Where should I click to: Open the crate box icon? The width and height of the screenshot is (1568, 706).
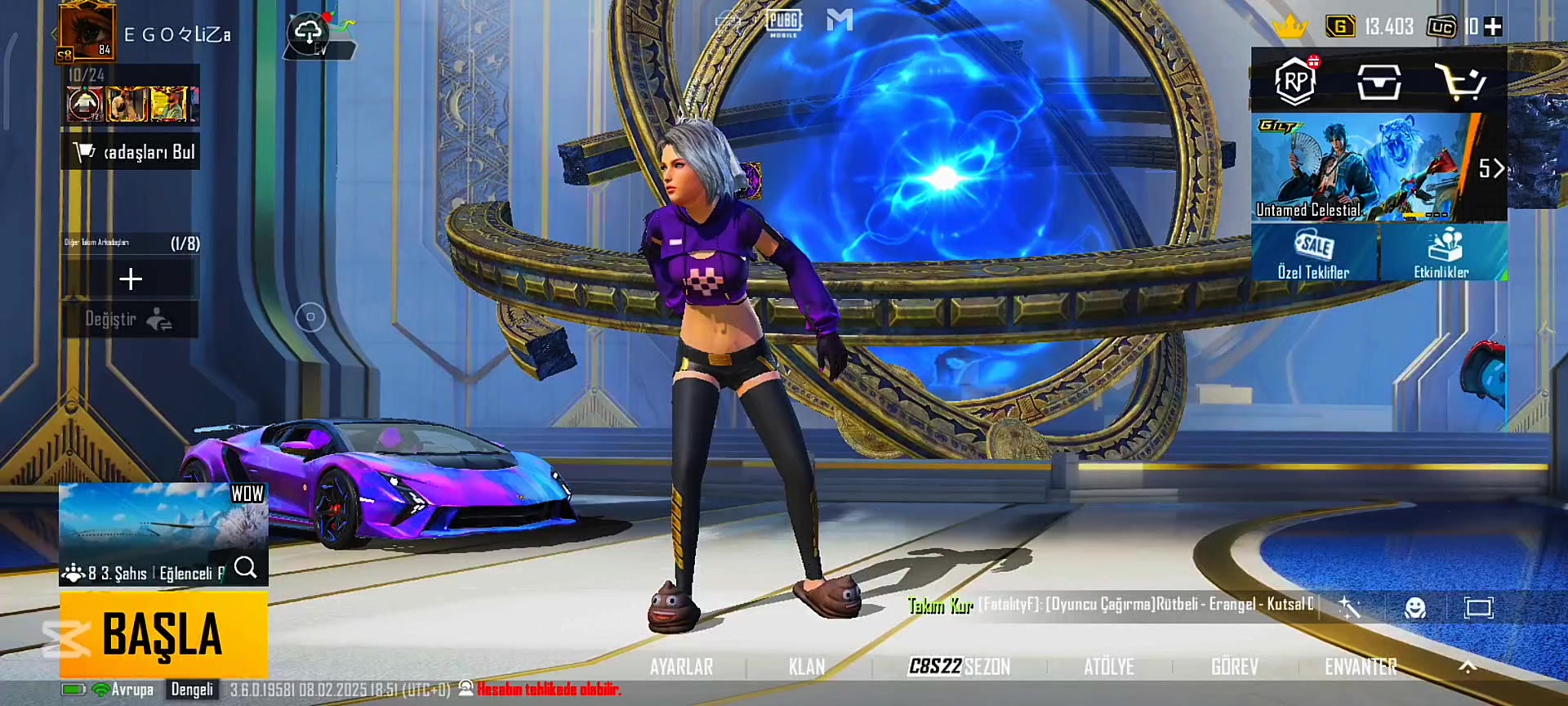coord(1379,82)
